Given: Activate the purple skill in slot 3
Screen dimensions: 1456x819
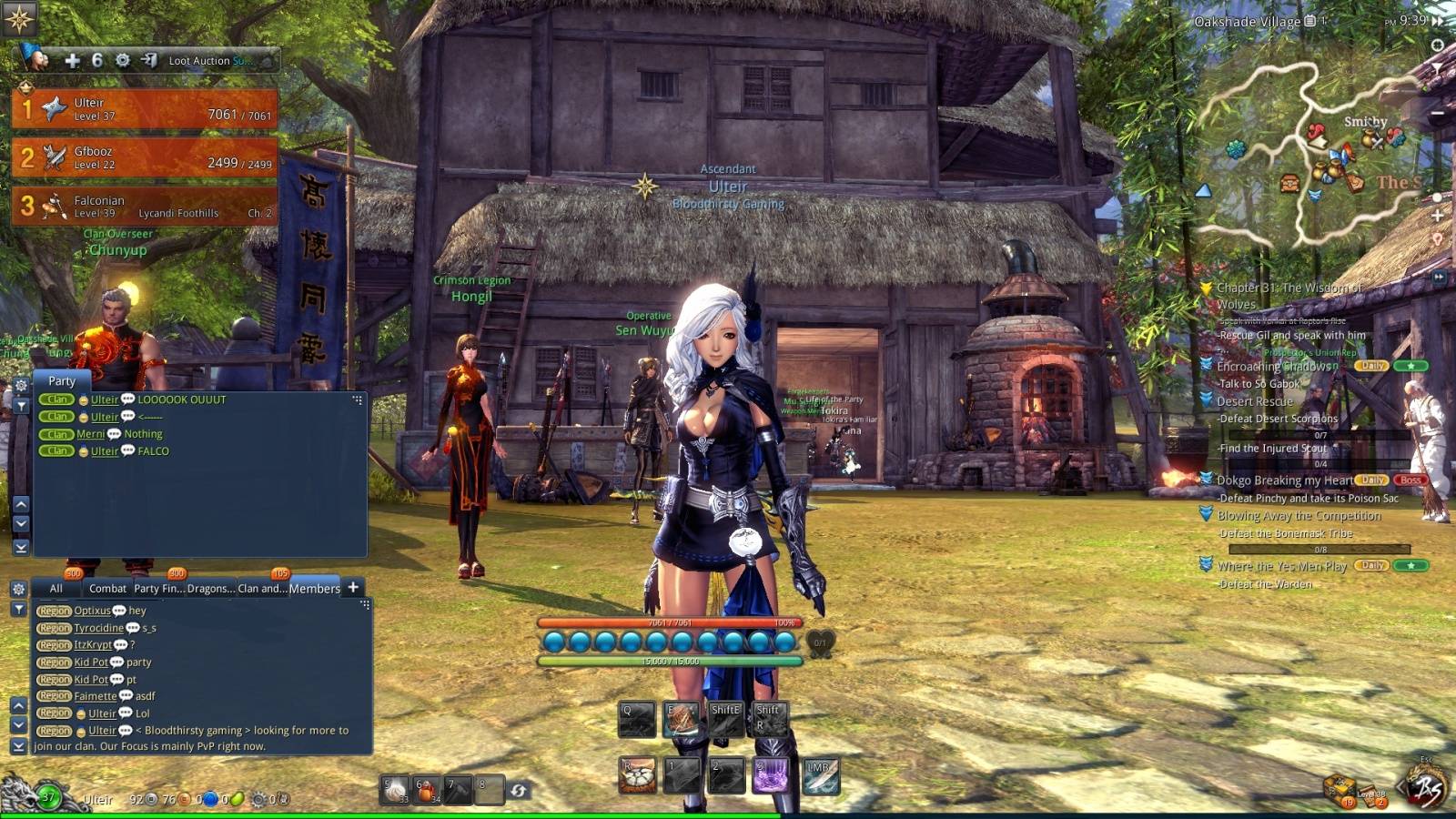Looking at the screenshot, I should (x=770, y=776).
